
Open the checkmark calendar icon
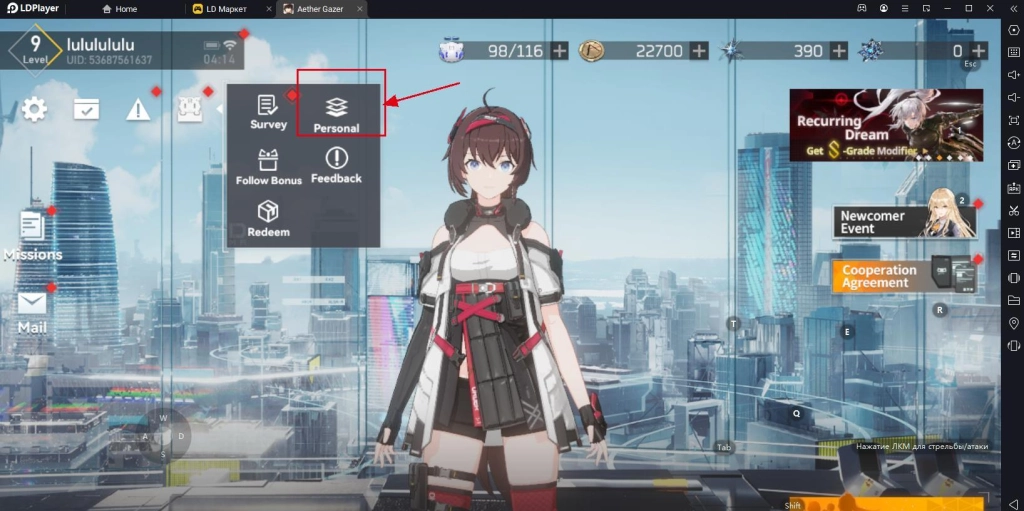(x=86, y=109)
